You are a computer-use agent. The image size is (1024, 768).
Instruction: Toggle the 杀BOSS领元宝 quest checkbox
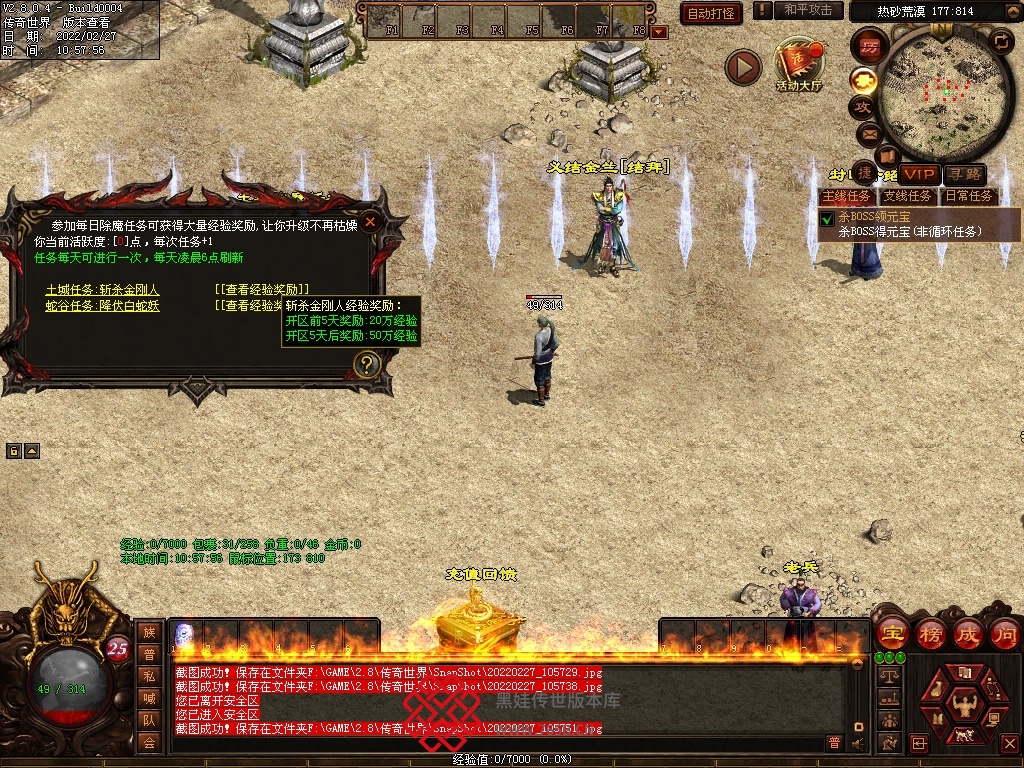pos(827,218)
